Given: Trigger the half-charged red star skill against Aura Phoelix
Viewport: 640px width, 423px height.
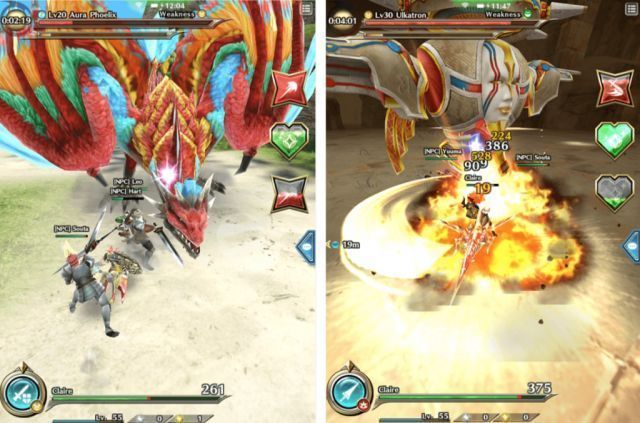Looking at the screenshot, I should pyautogui.click(x=290, y=193).
